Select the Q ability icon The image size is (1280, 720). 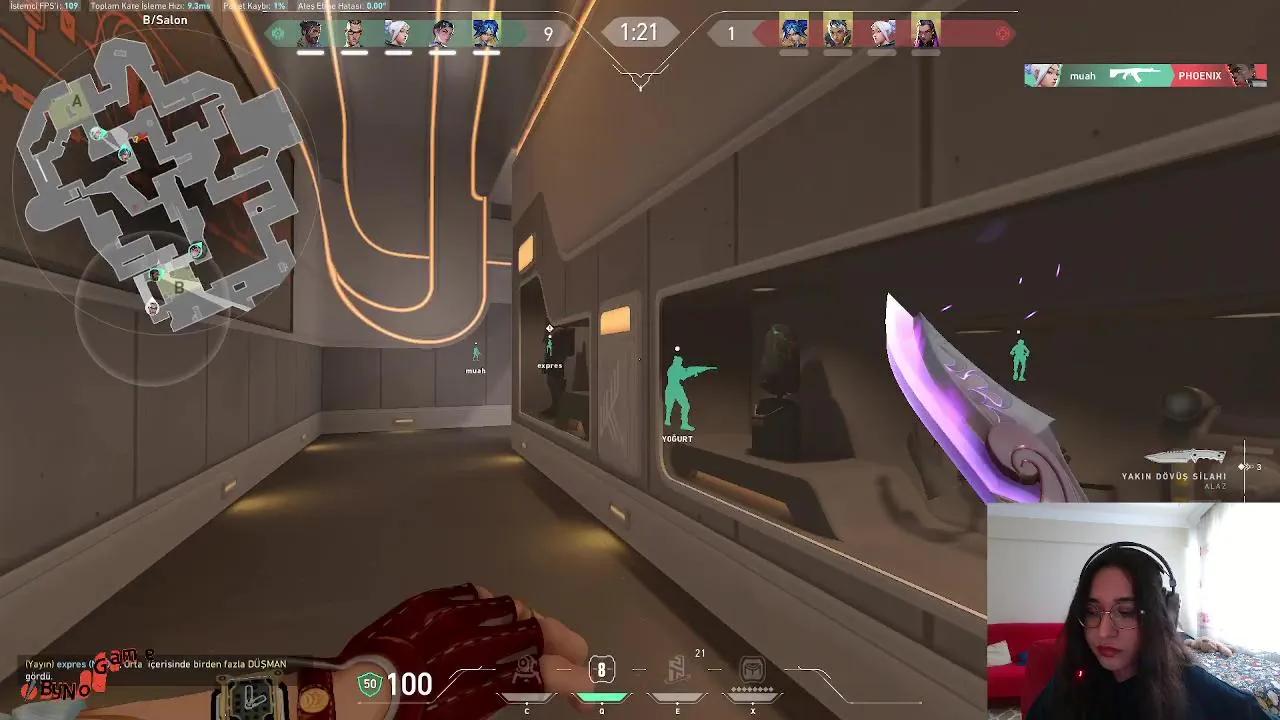(600, 668)
